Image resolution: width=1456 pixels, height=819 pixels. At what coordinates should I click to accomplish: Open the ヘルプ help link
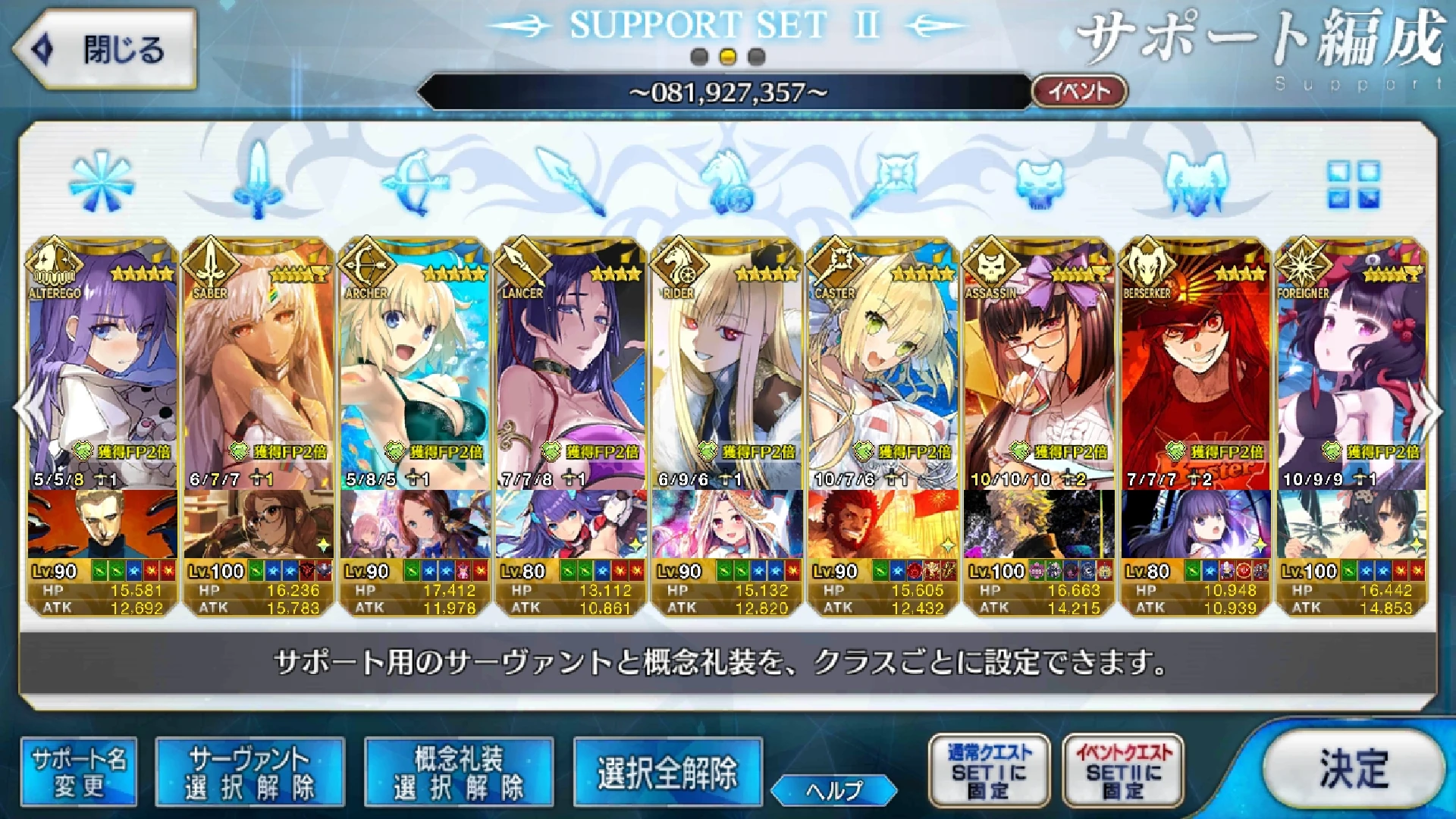[836, 789]
